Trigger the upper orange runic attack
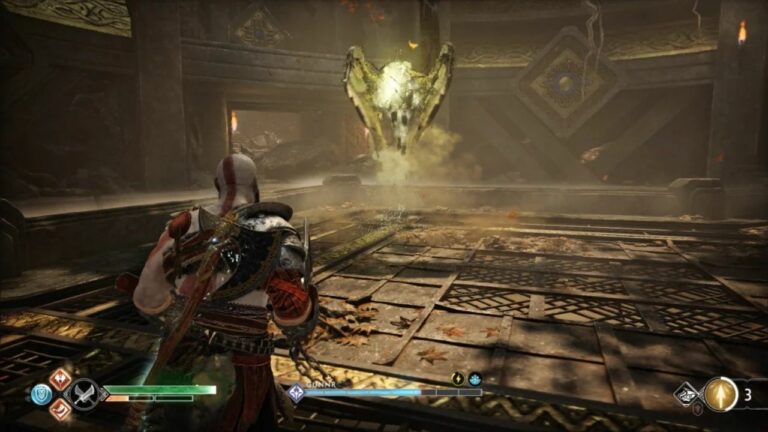 (60, 379)
